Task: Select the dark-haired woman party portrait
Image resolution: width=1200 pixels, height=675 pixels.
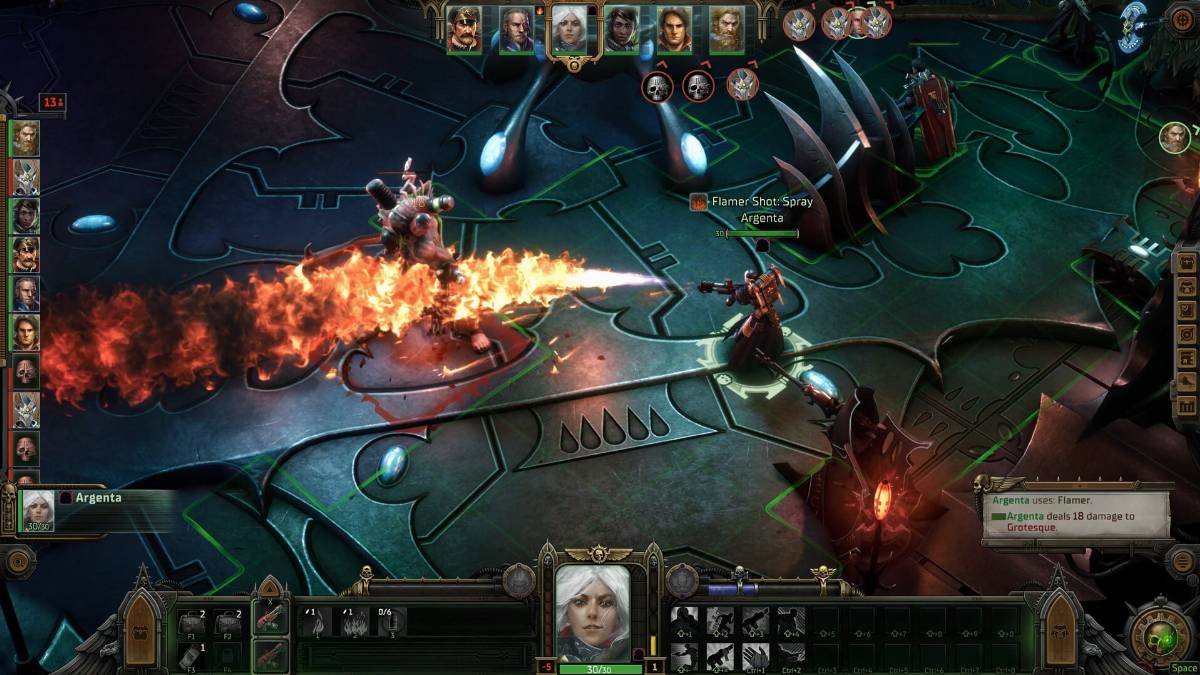Action: [x=621, y=30]
